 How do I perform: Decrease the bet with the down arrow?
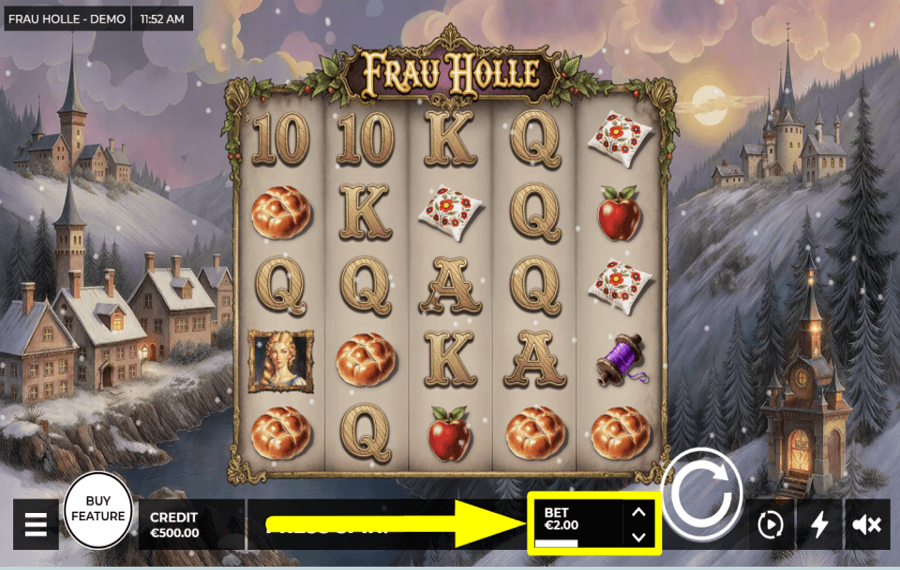(639, 537)
